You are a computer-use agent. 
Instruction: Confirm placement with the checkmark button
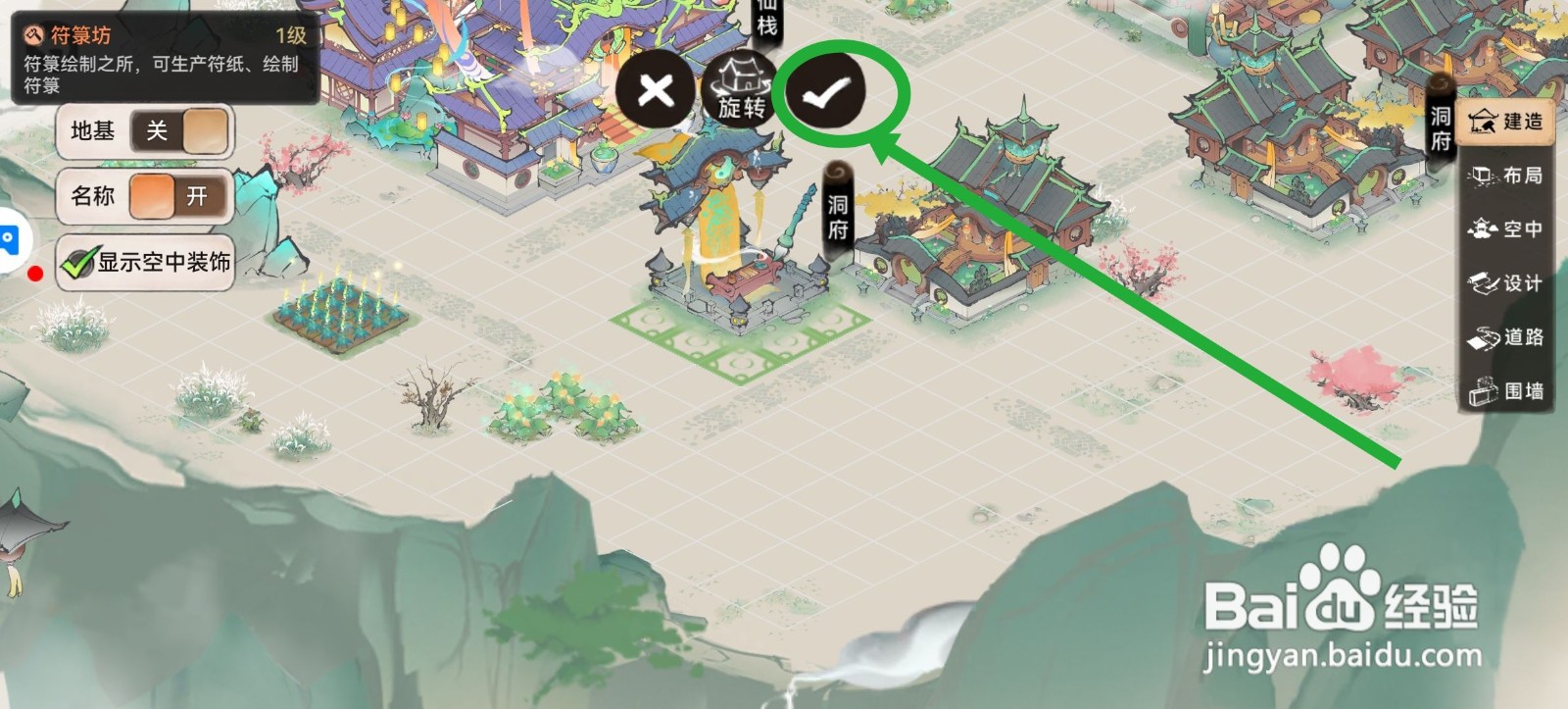(828, 92)
